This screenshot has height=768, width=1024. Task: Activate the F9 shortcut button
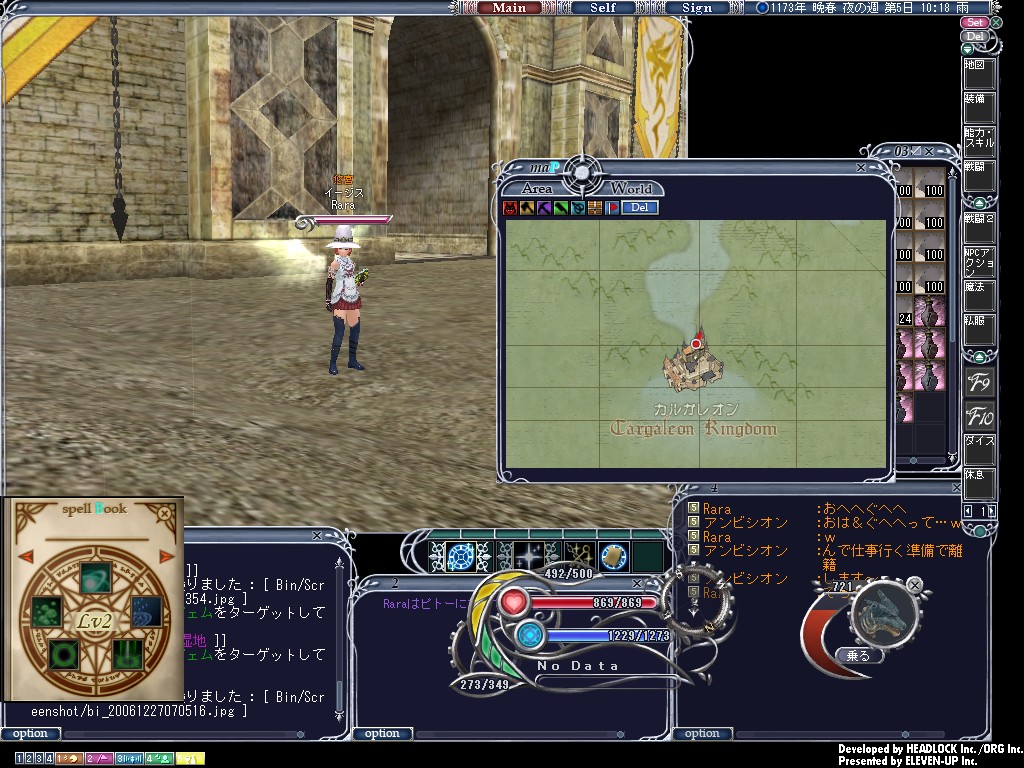coord(979,383)
